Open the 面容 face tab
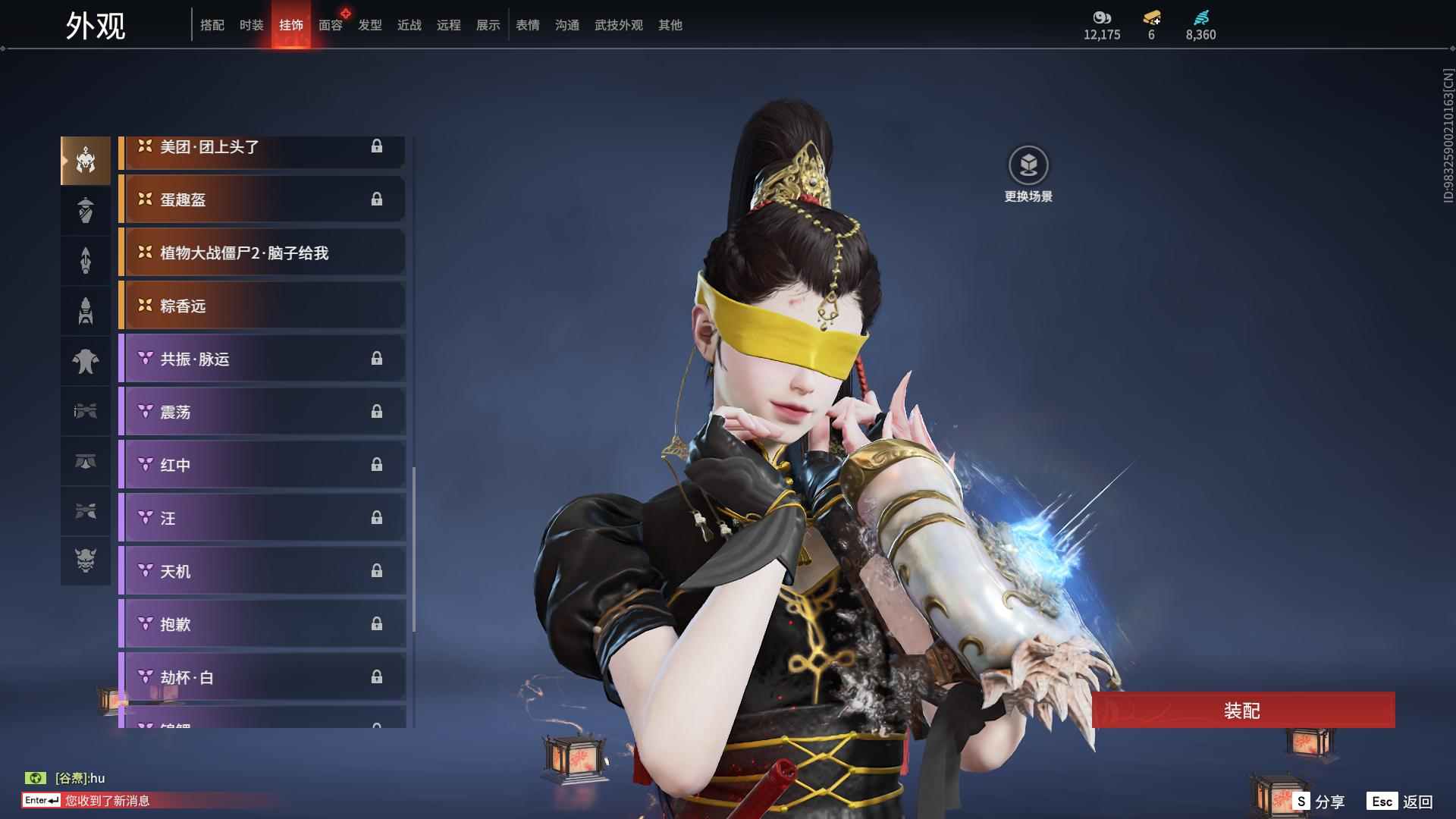 point(331,25)
